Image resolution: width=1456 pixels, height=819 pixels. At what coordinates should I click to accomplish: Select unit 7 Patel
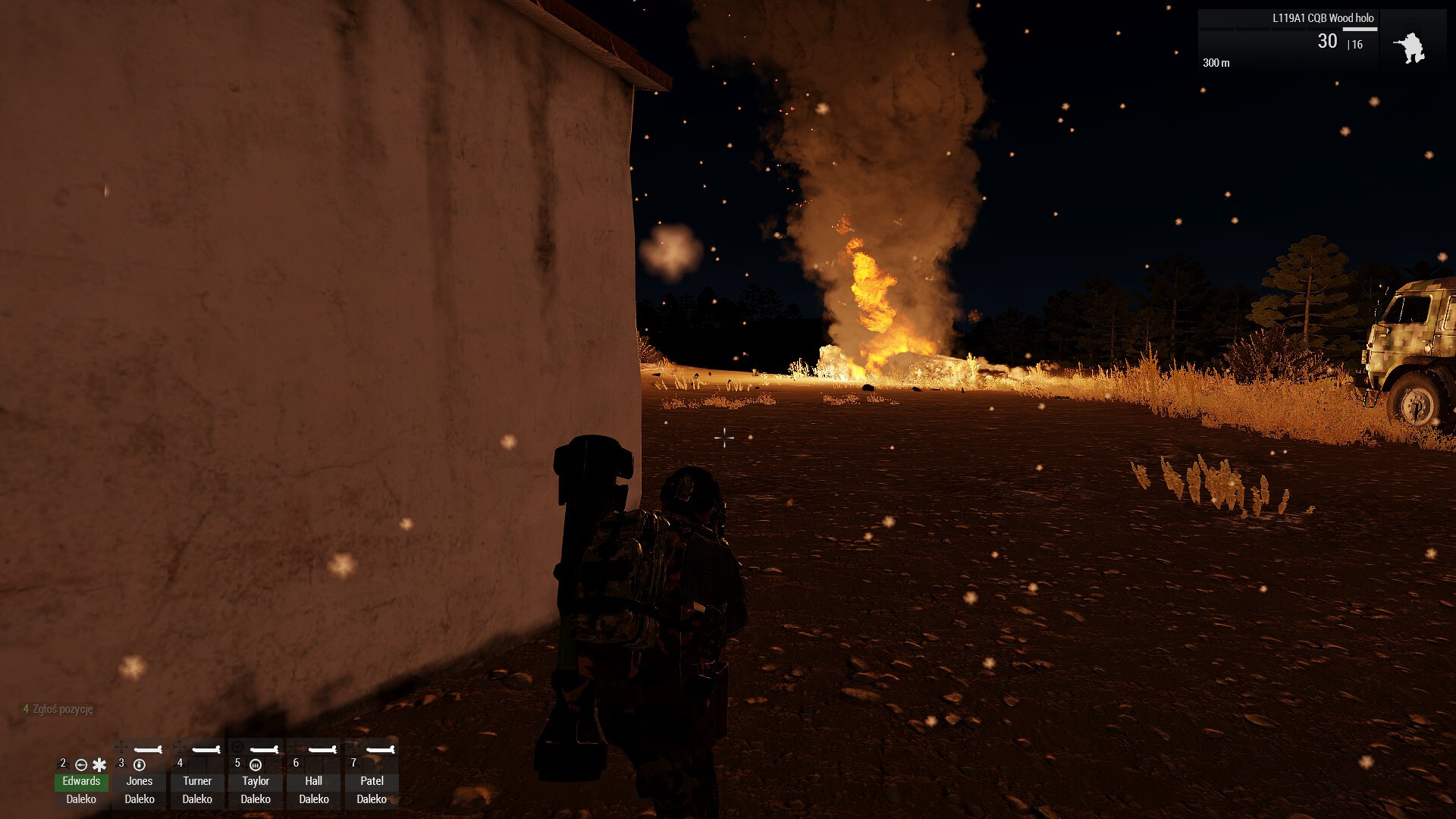(372, 780)
